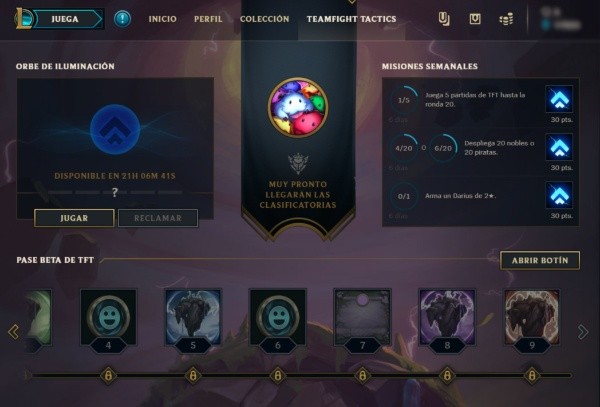Select the level 5 pass reward
The image size is (600, 407).
pyautogui.click(x=193, y=317)
